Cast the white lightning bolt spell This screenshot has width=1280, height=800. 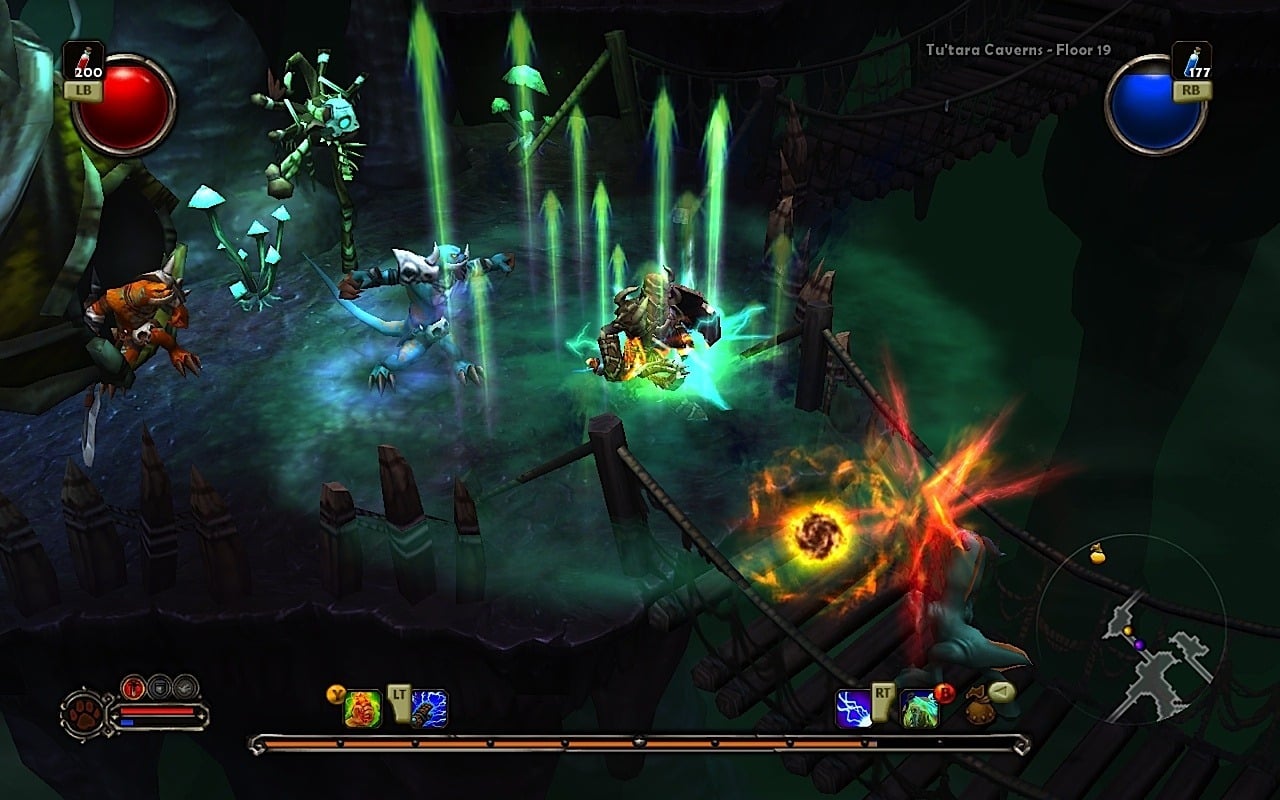(854, 709)
